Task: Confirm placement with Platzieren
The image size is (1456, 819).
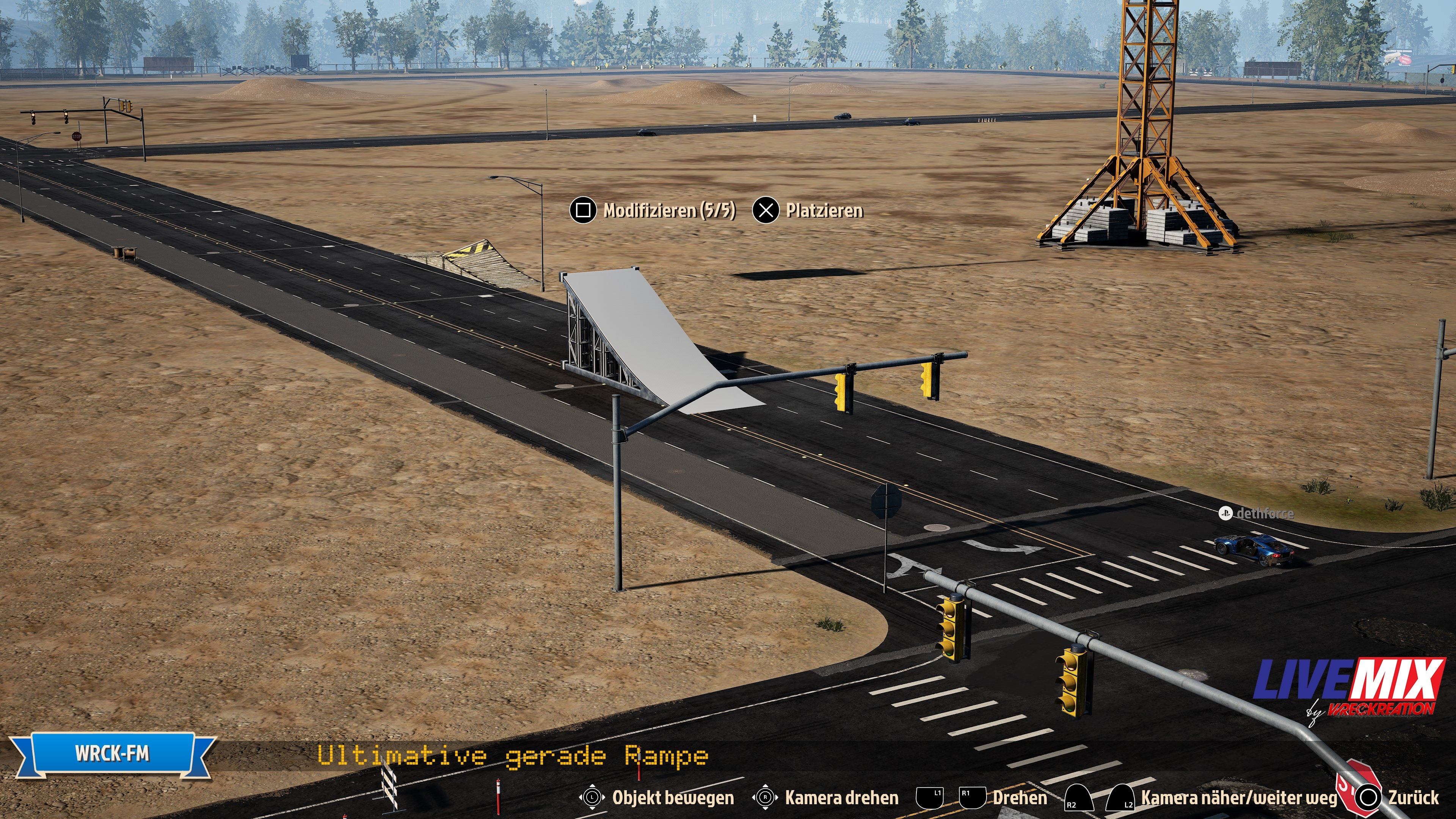Action: tap(809, 211)
